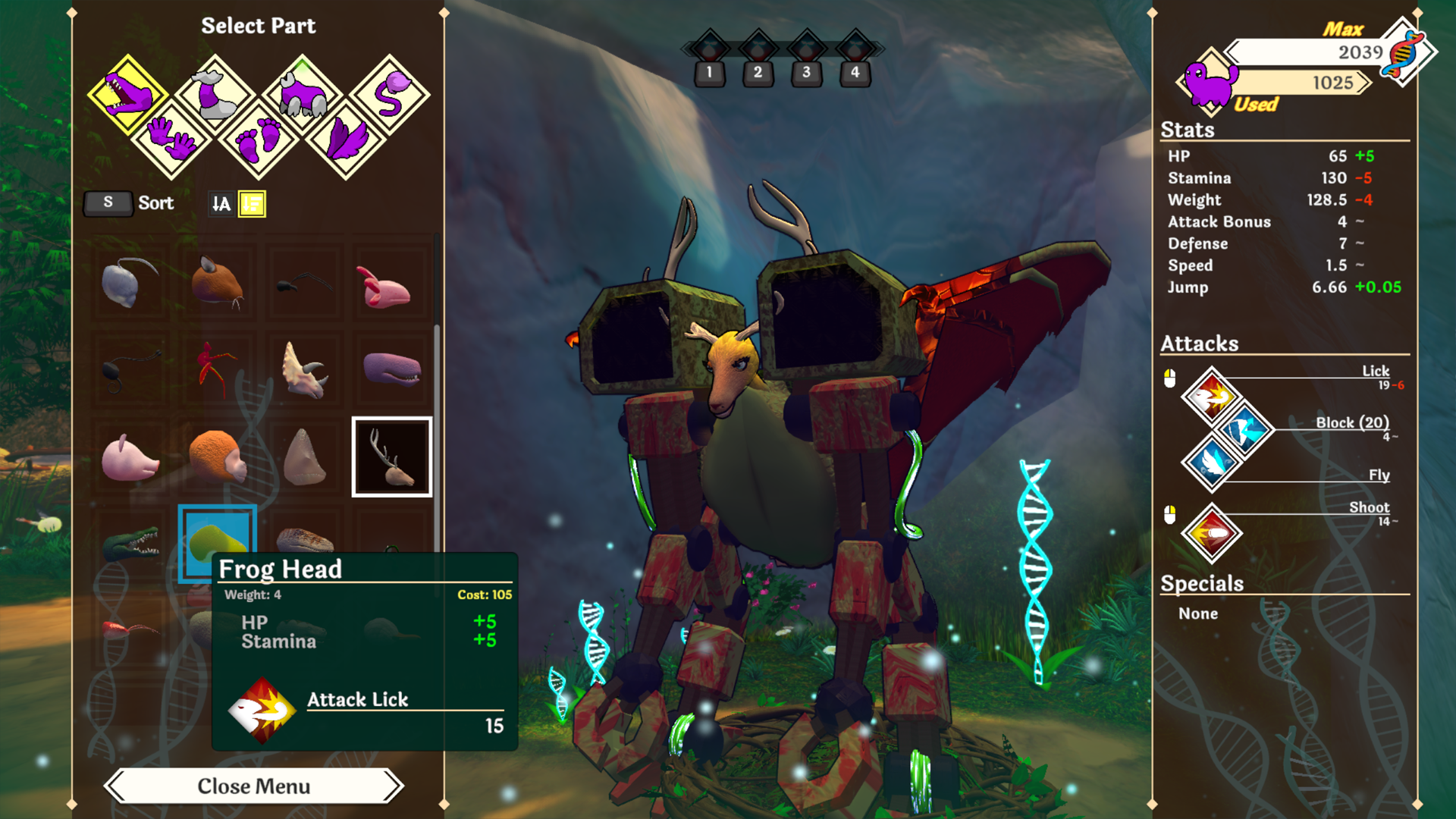Open the tail parts category
This screenshot has height=819, width=1456.
(x=390, y=95)
